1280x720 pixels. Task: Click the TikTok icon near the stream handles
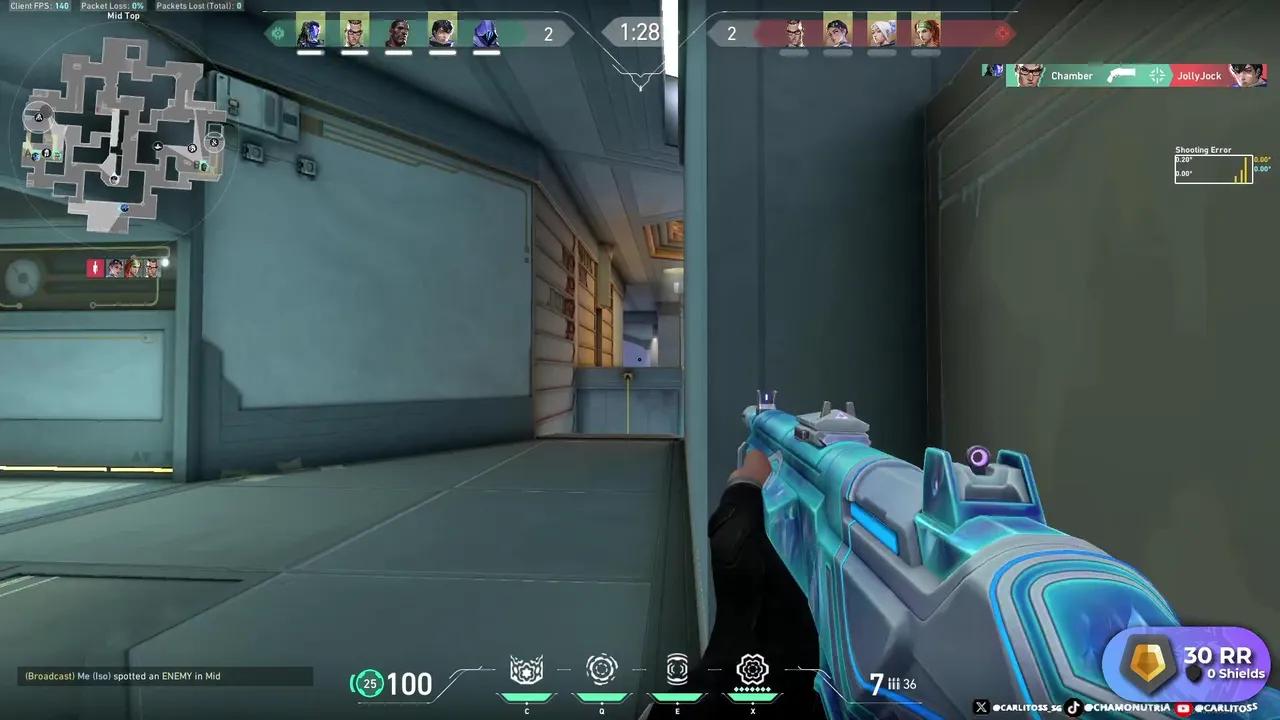point(1072,706)
